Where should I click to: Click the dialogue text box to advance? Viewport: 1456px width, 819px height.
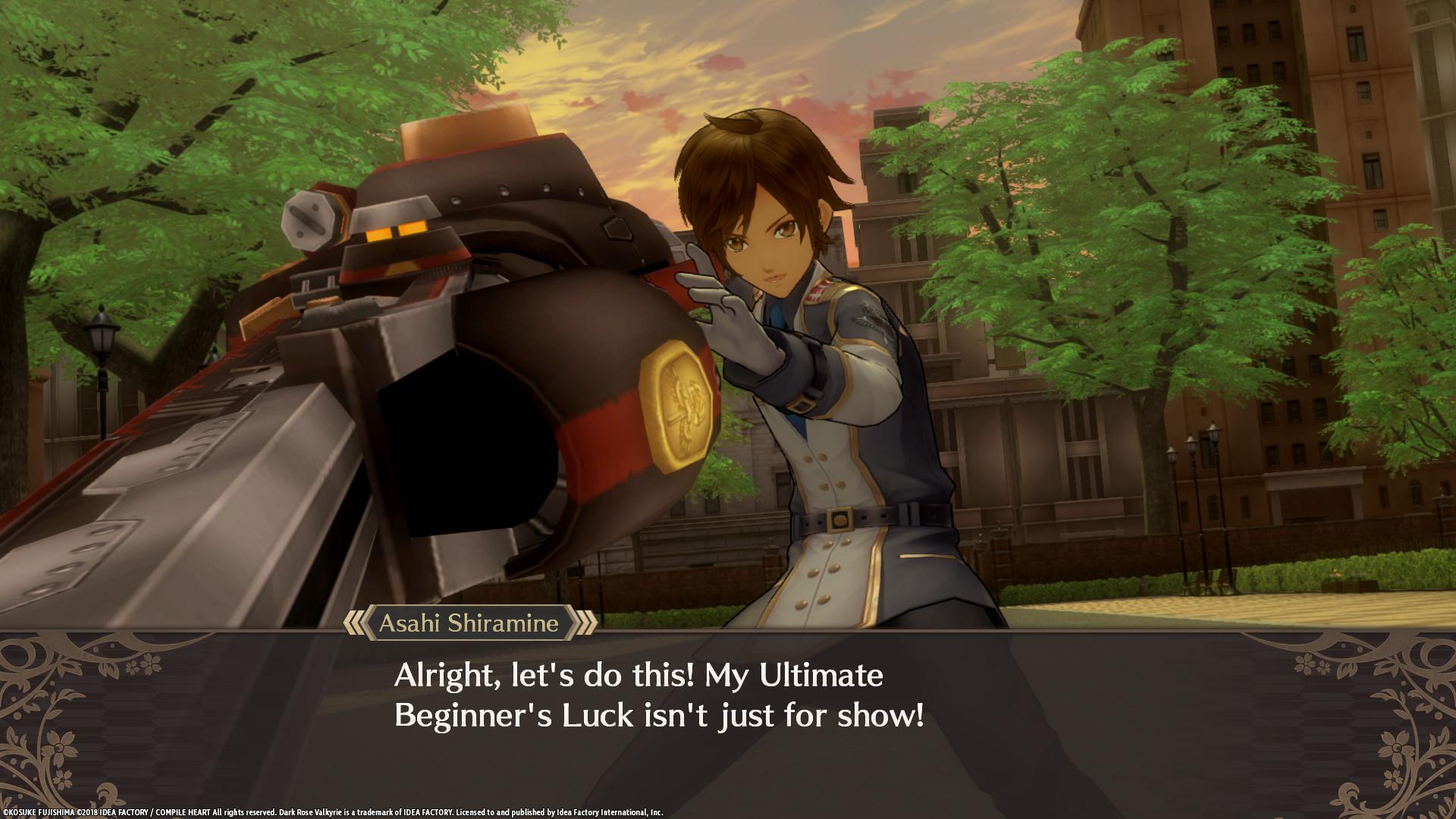coord(728,698)
